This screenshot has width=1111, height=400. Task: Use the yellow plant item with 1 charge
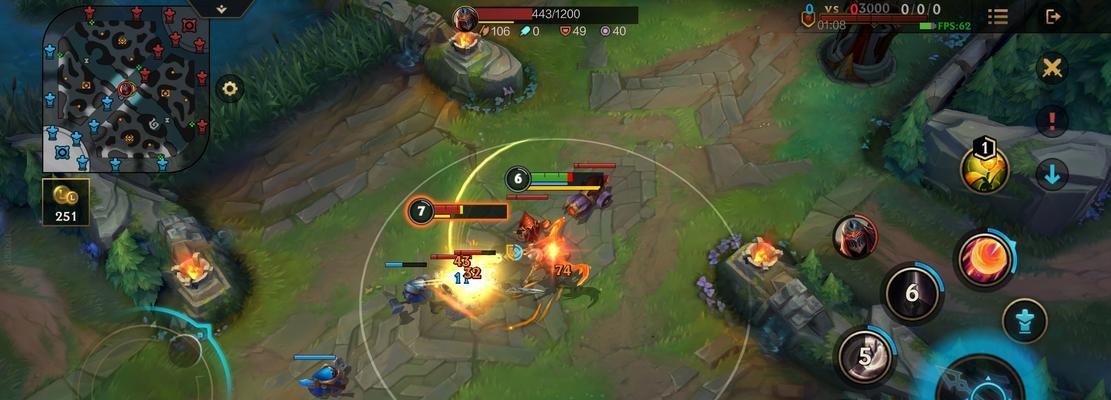[x=984, y=168]
